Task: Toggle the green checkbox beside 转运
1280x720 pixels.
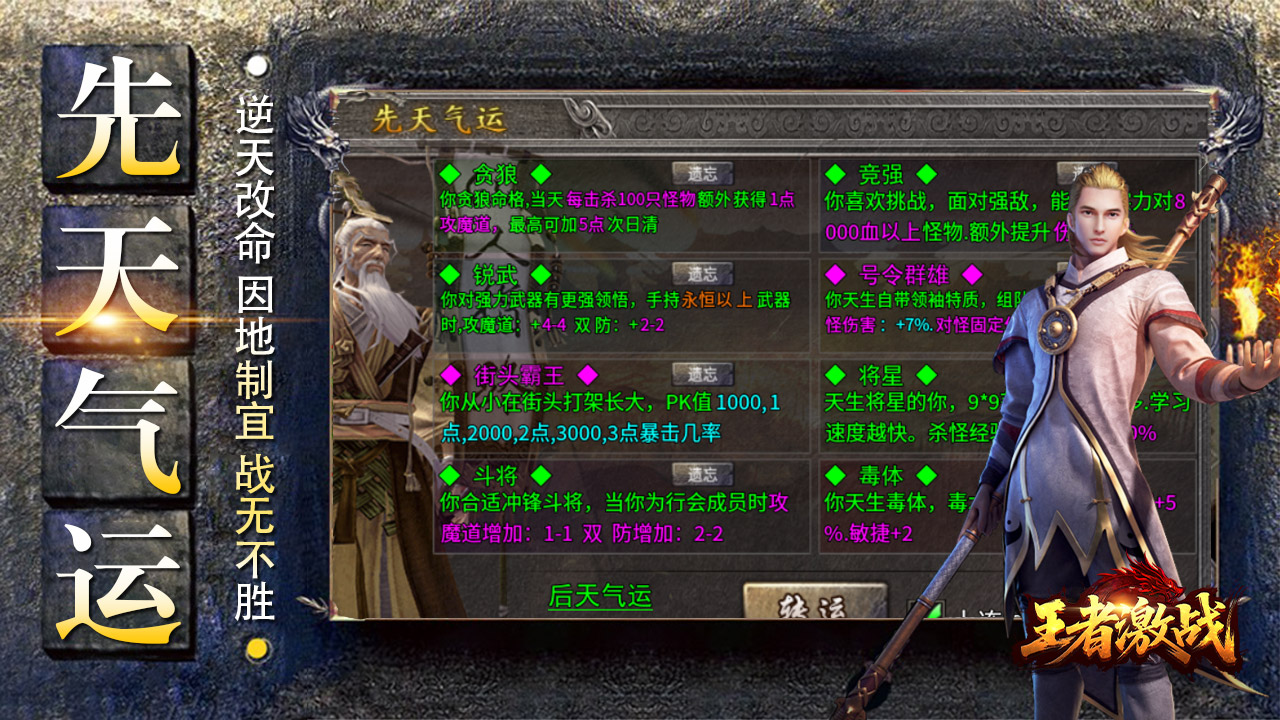Action: click(x=925, y=612)
